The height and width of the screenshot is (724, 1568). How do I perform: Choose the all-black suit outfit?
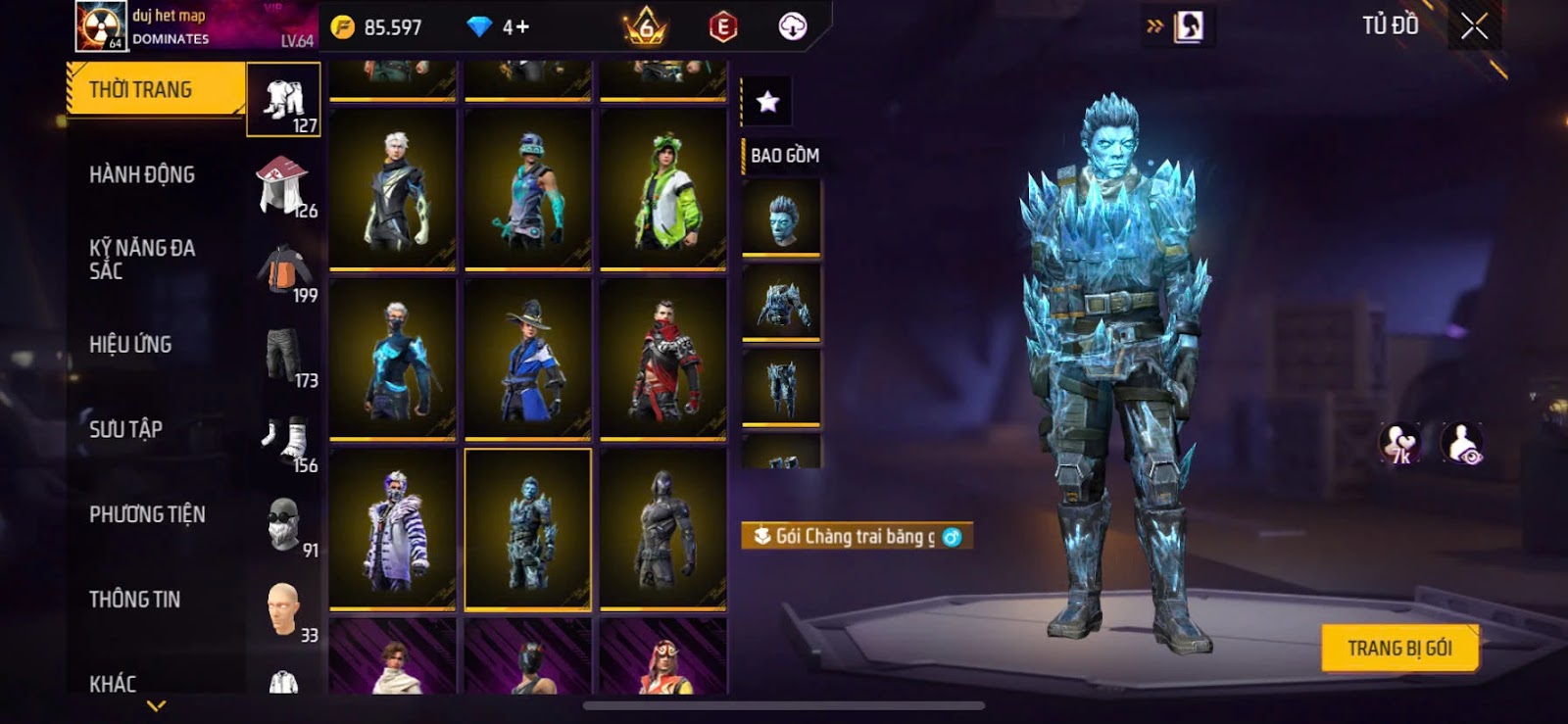coord(663,530)
